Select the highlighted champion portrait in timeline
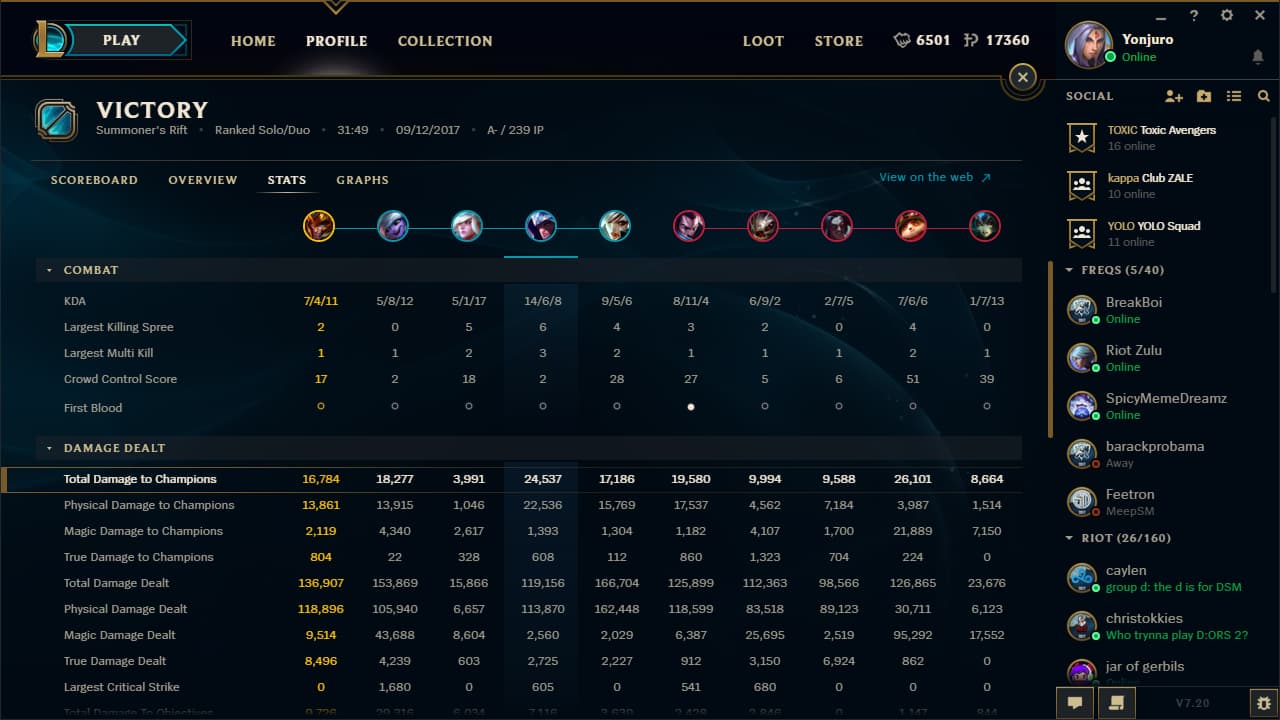The height and width of the screenshot is (720, 1280). [541, 225]
